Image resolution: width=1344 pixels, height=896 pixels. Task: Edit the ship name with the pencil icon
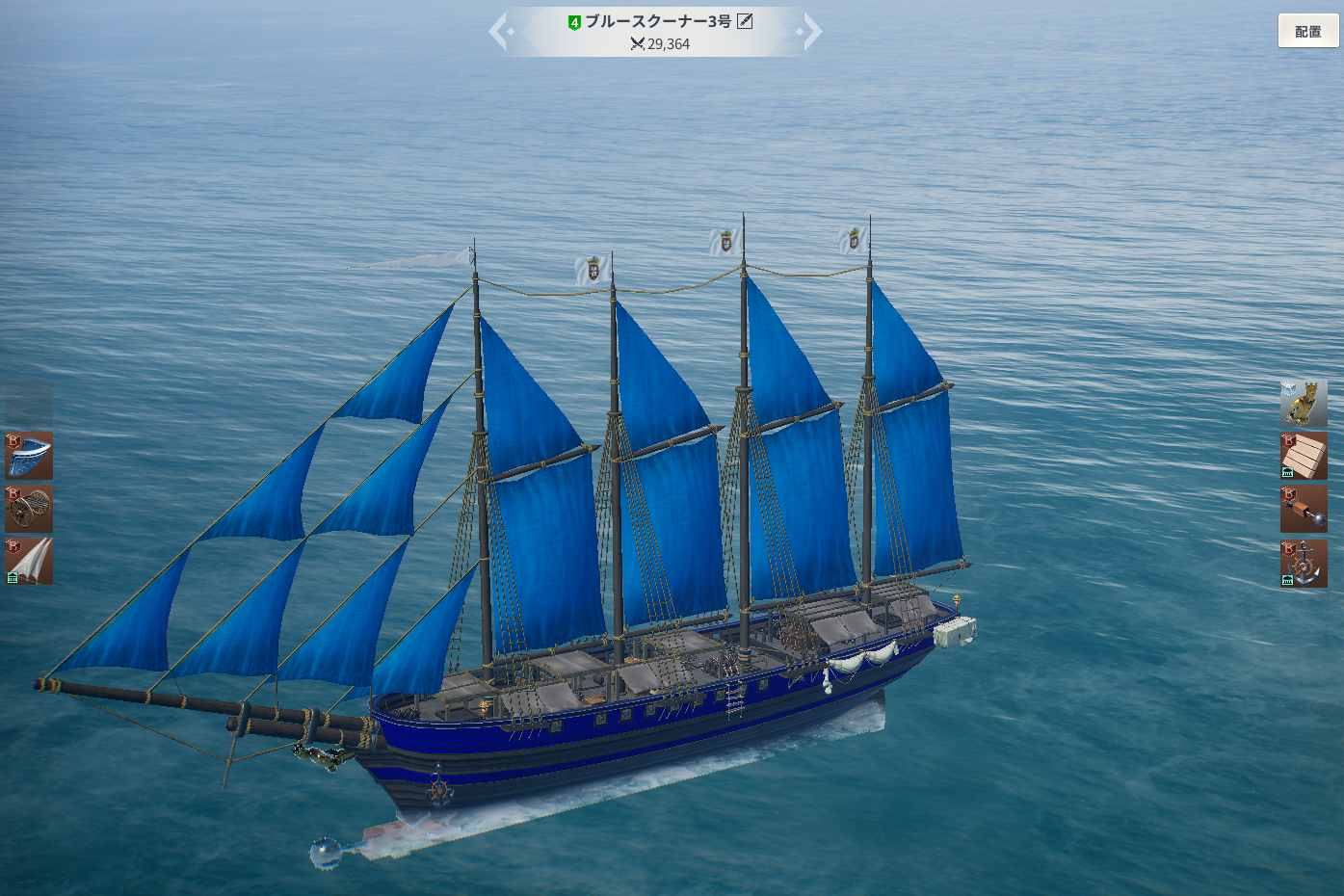click(x=745, y=21)
